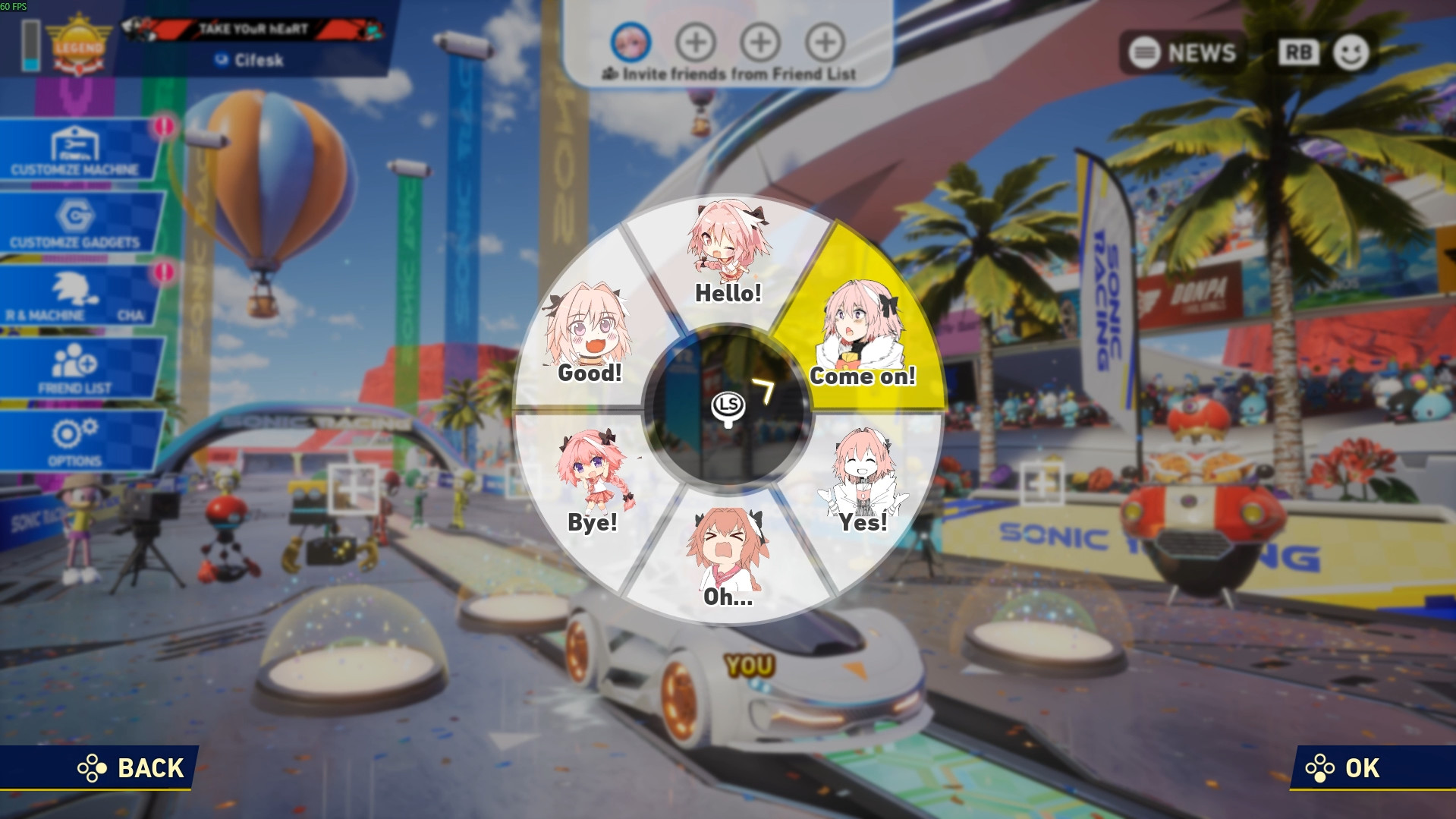
Task: Invite a friend using the first plus button
Action: [698, 43]
